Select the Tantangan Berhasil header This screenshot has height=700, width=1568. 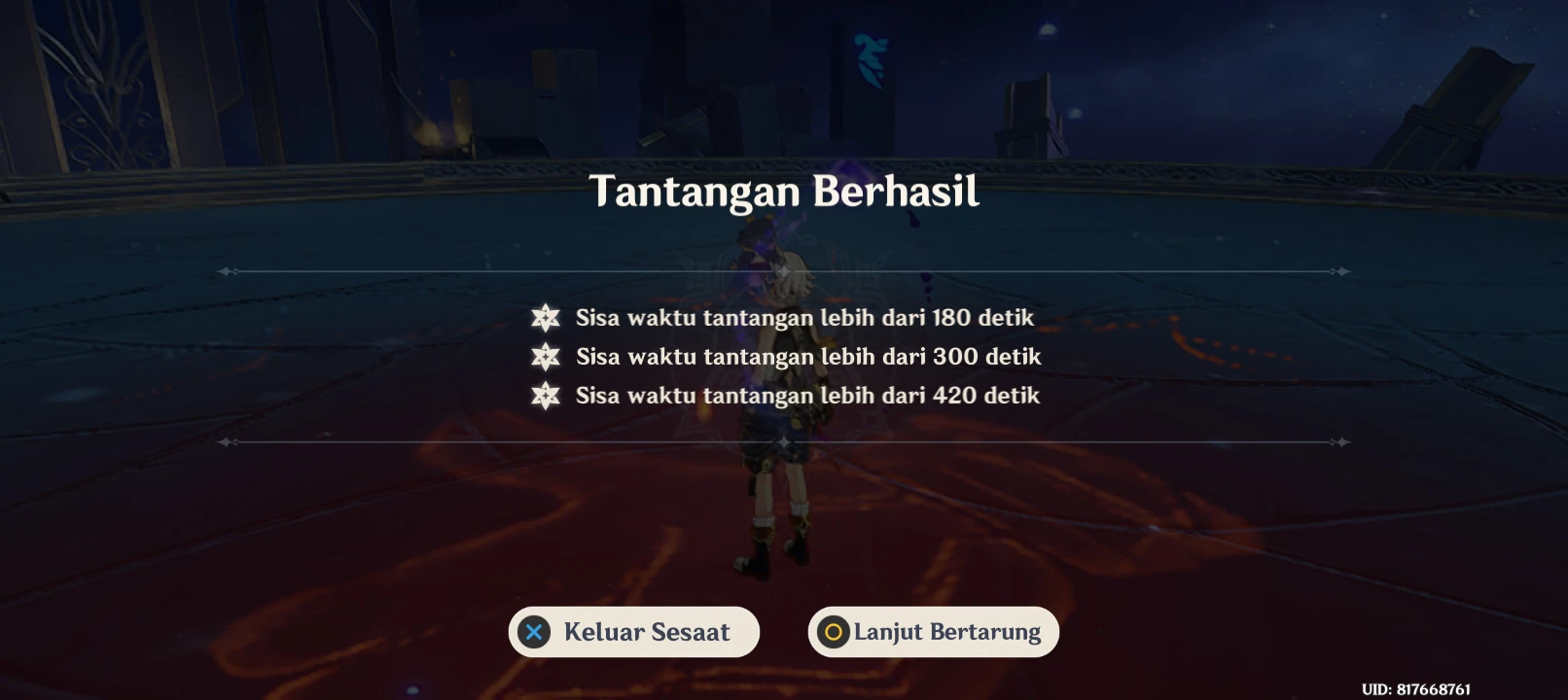click(784, 192)
